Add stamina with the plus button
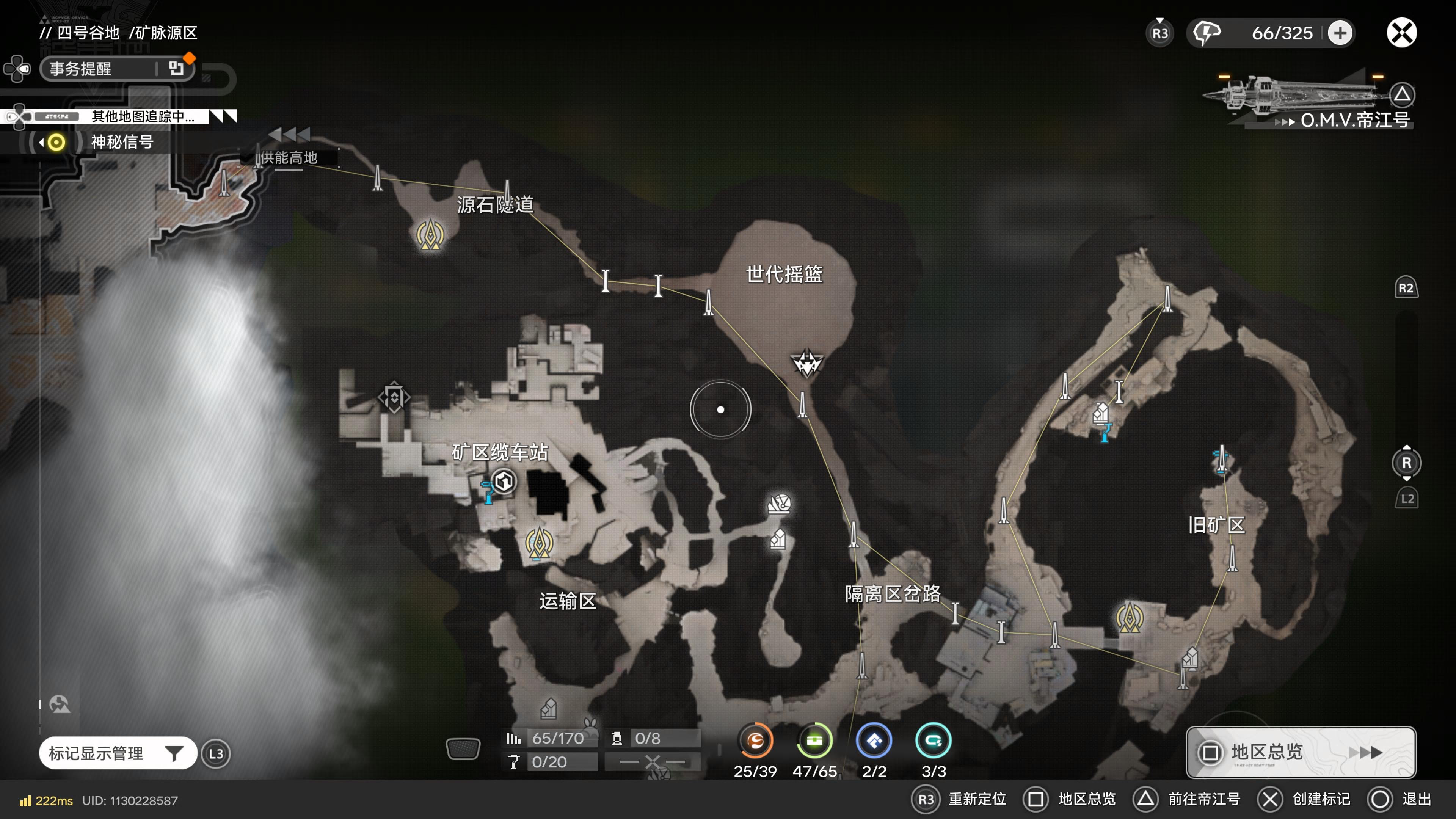Viewport: 1456px width, 819px height. click(1340, 33)
